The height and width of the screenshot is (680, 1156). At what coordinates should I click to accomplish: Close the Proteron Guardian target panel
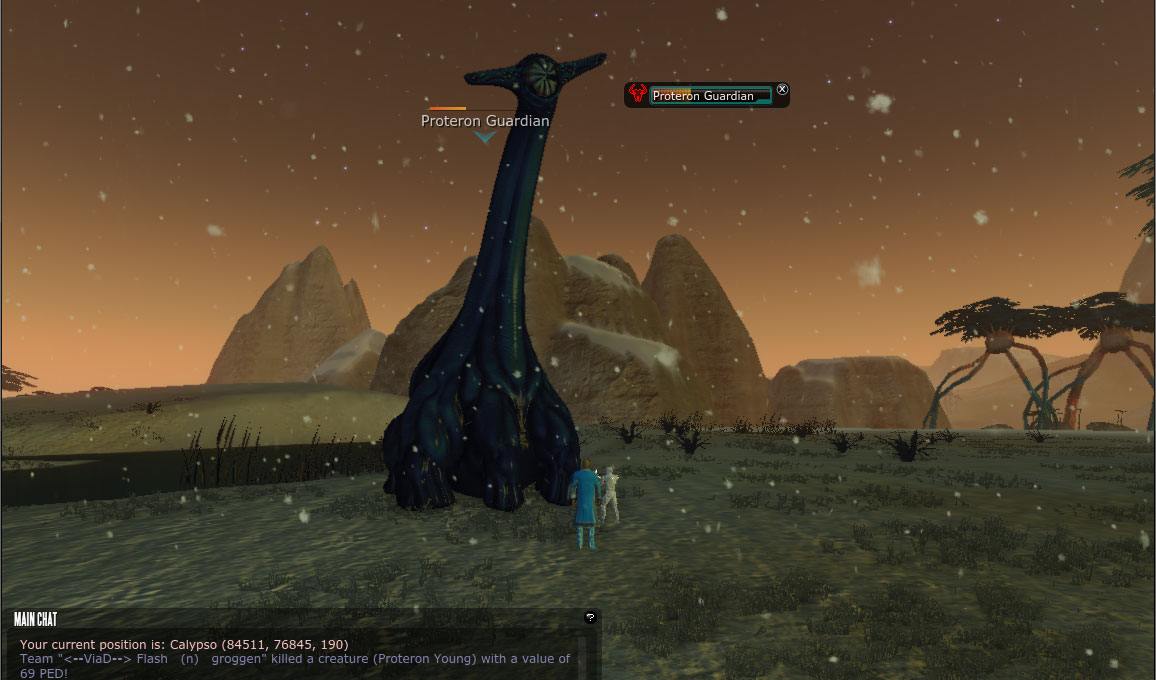click(x=783, y=89)
